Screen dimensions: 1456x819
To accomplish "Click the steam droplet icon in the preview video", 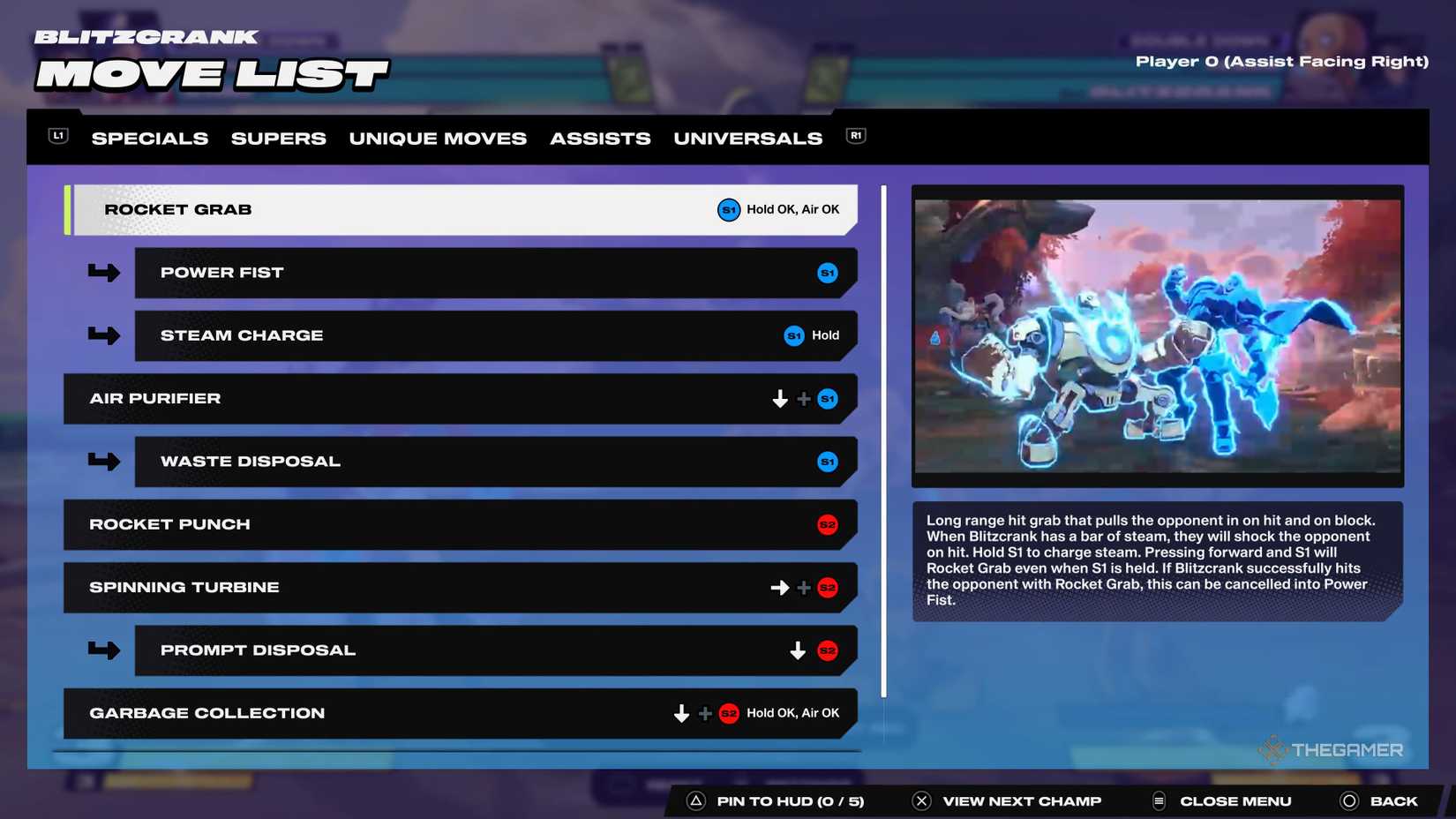I will click(x=934, y=336).
